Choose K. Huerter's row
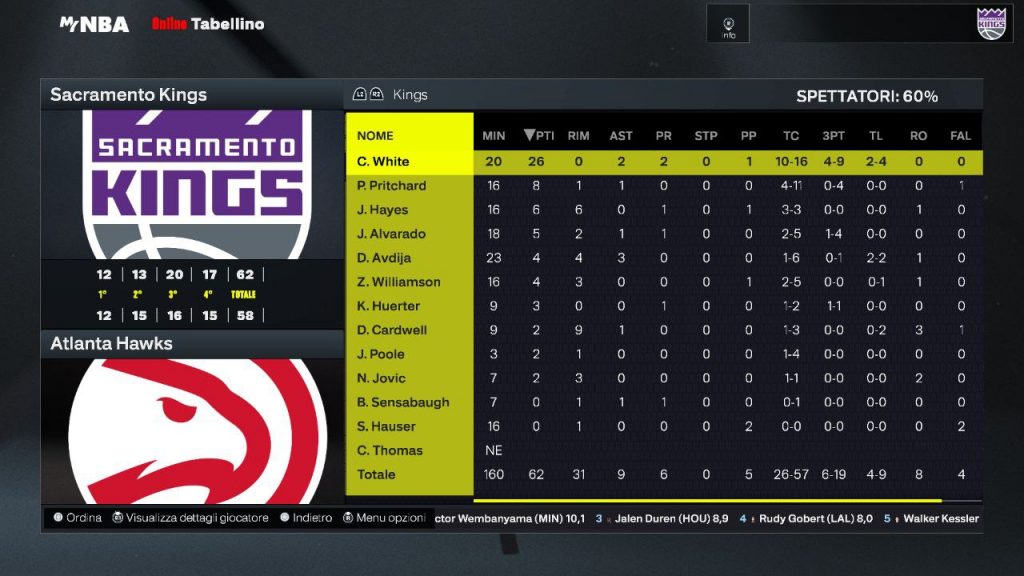 388,306
